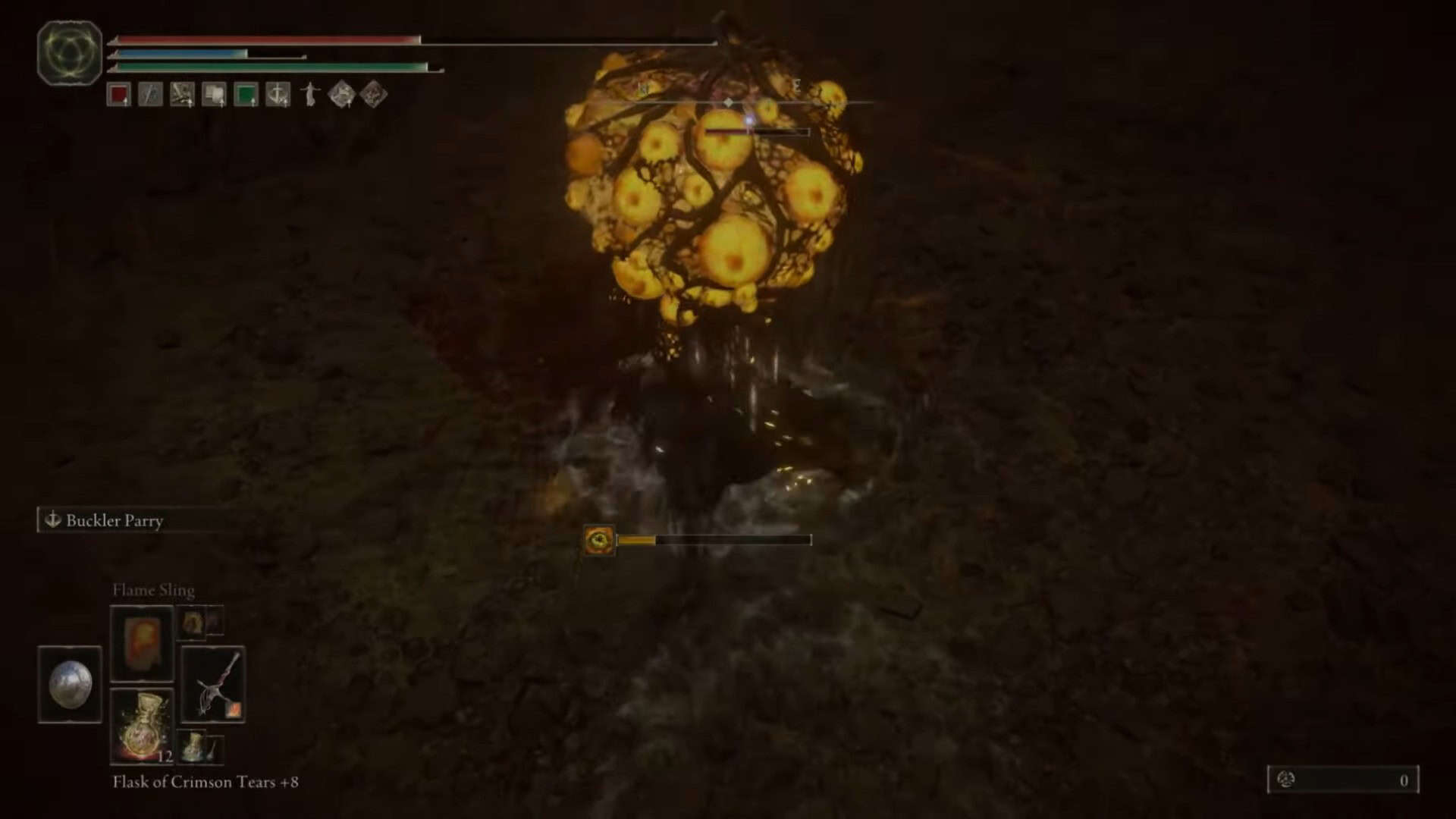Click the right-hand weapon slot
This screenshot has height=819, width=1456.
(213, 684)
